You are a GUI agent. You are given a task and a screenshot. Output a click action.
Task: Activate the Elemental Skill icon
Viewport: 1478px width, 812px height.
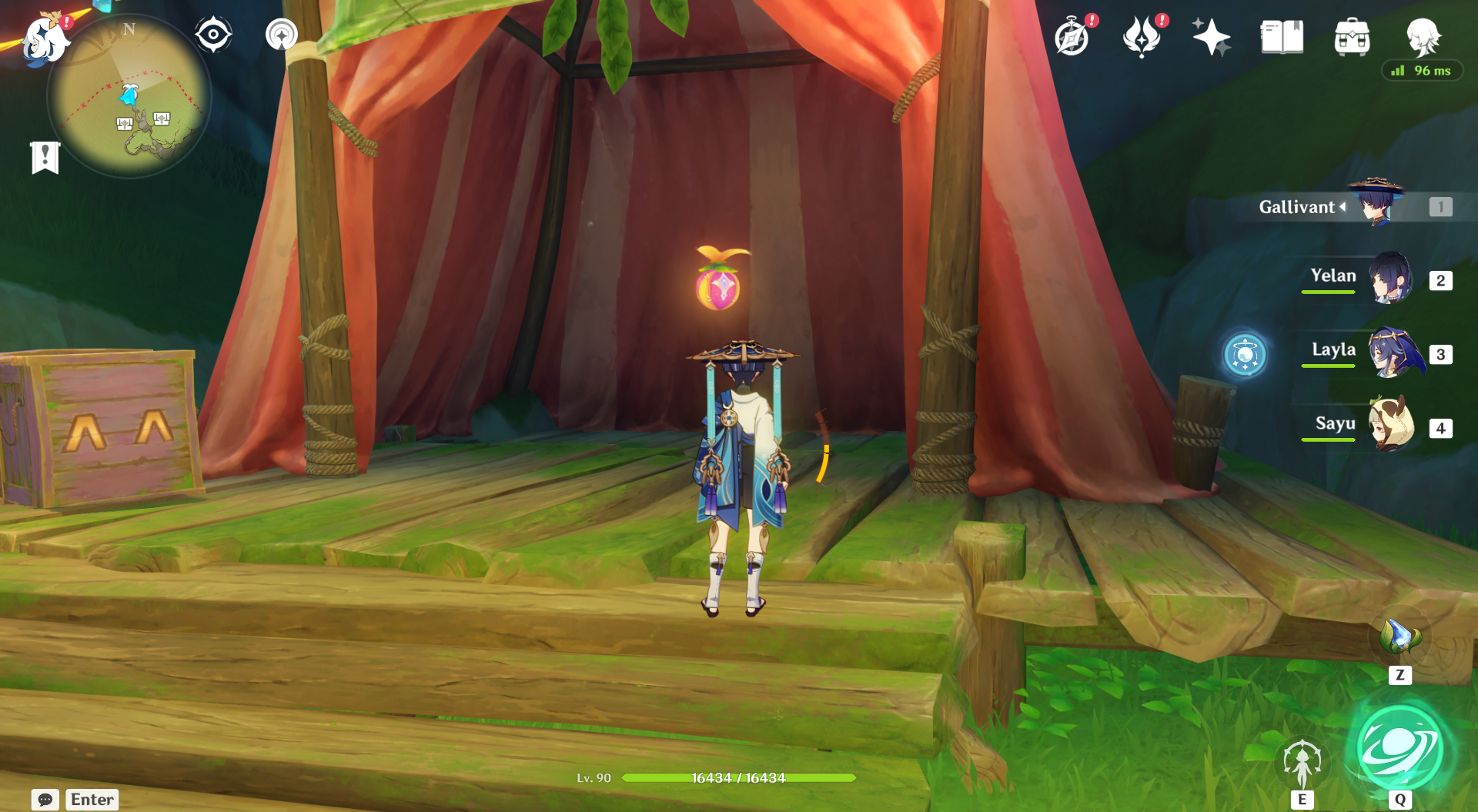click(1302, 762)
